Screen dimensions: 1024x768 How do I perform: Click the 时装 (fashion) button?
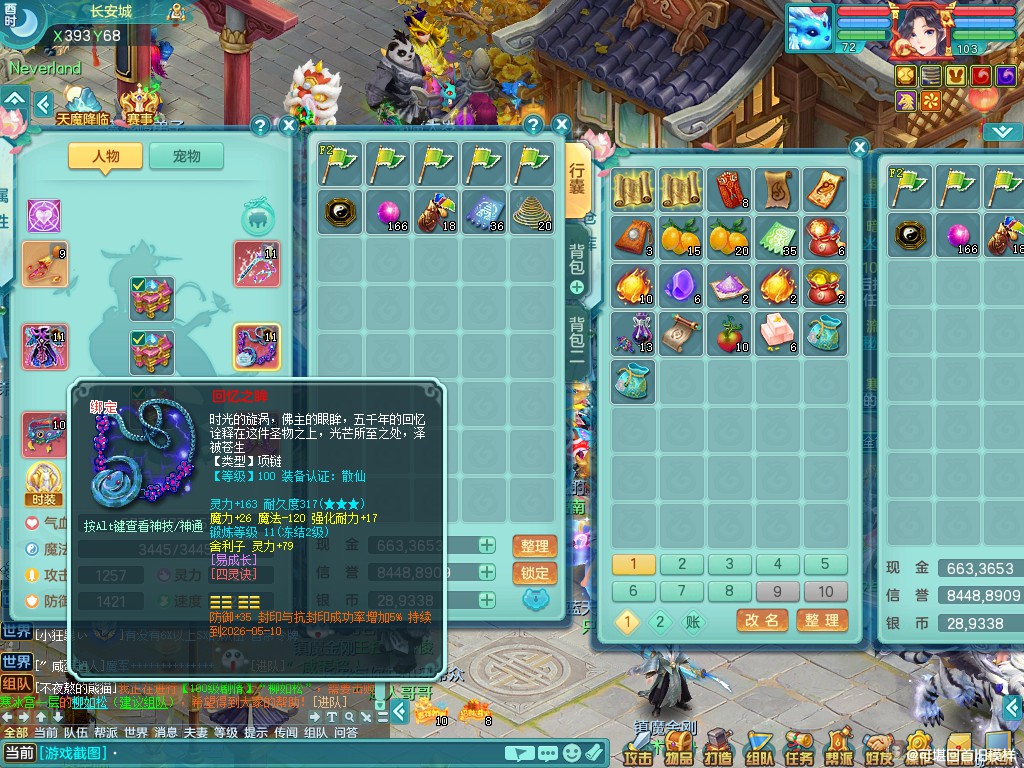[43, 483]
